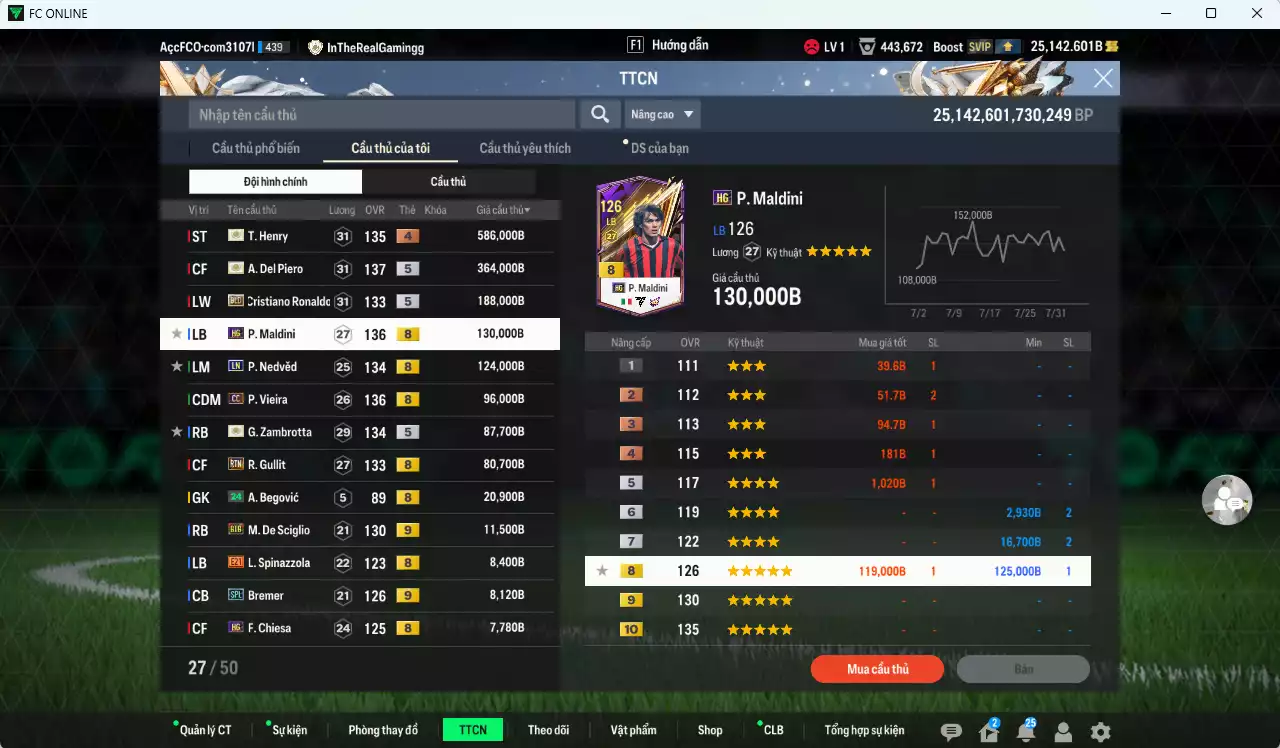Pick the A. Begović goalkeeper row
Viewport: 1280px width, 748px height.
[360, 498]
